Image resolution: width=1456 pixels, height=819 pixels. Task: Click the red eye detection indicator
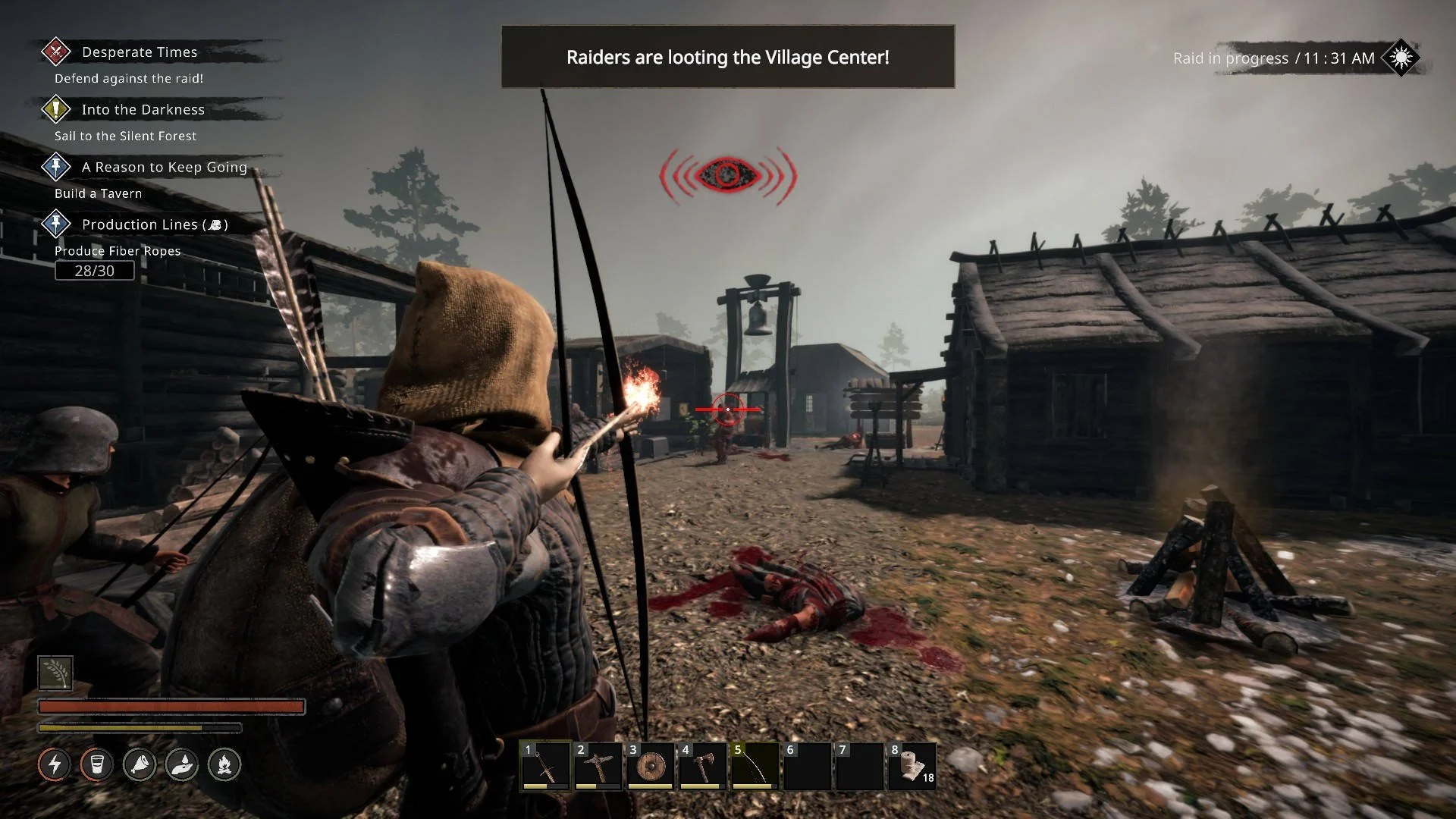(727, 175)
